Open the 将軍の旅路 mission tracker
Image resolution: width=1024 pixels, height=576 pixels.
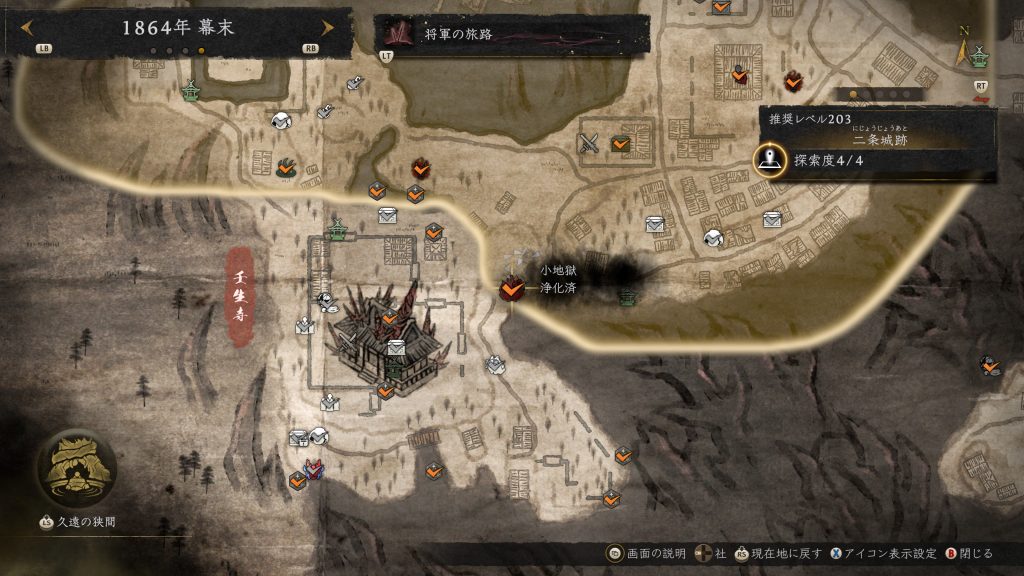point(511,34)
